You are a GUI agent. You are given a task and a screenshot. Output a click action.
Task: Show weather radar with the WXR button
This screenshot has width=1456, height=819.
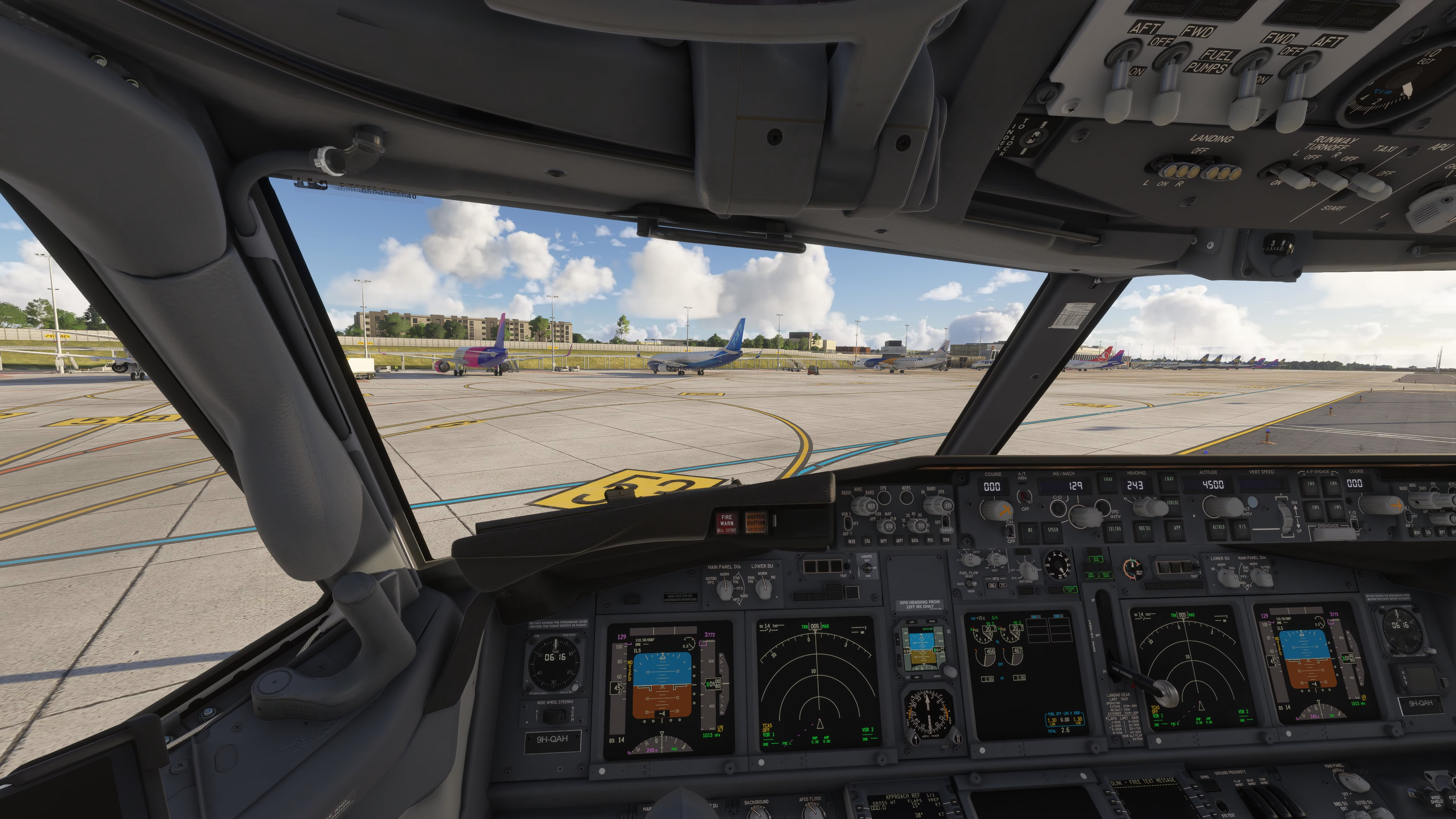coord(851,541)
